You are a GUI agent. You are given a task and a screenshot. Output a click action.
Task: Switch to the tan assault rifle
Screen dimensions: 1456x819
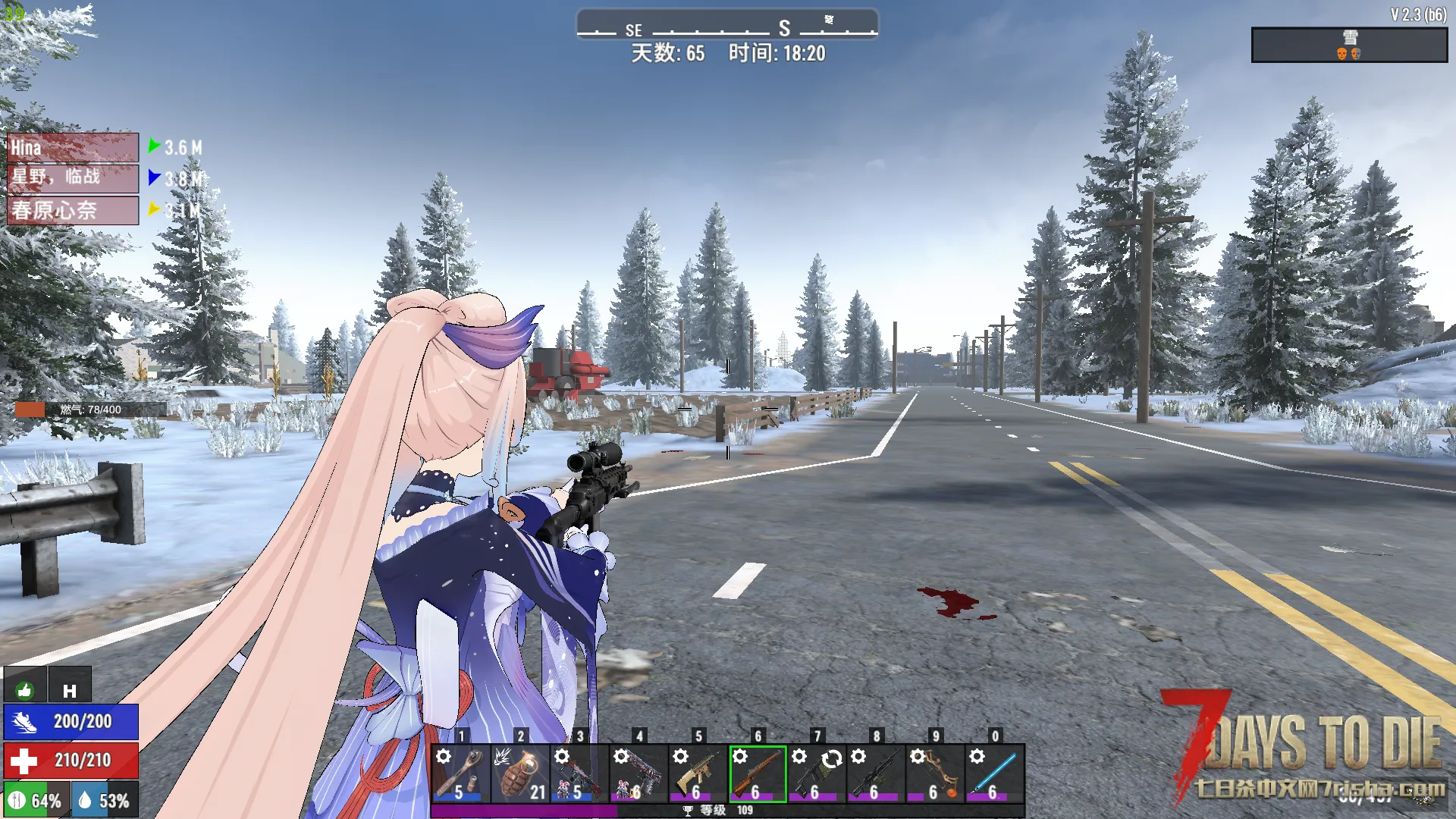pyautogui.click(x=697, y=773)
